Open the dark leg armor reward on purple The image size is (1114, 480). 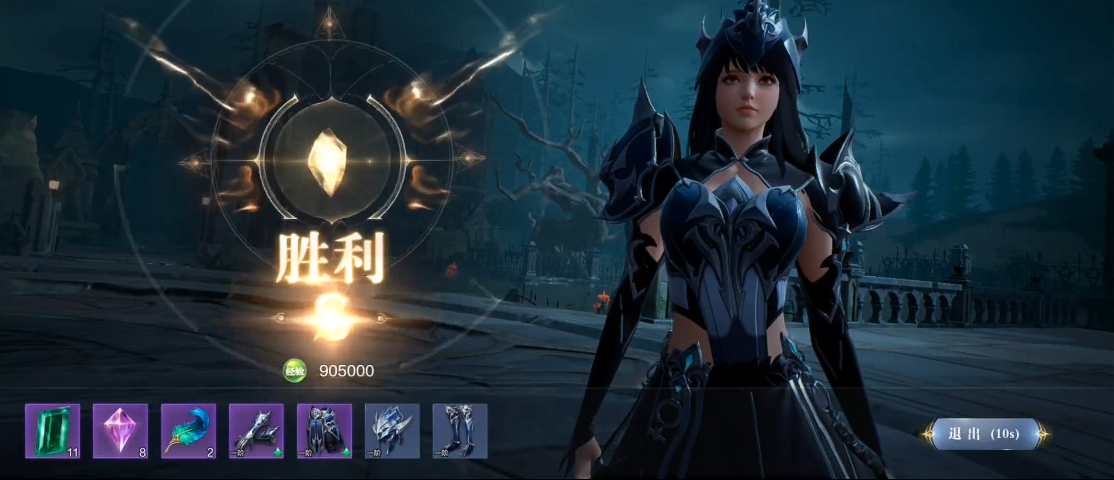pyautogui.click(x=324, y=431)
